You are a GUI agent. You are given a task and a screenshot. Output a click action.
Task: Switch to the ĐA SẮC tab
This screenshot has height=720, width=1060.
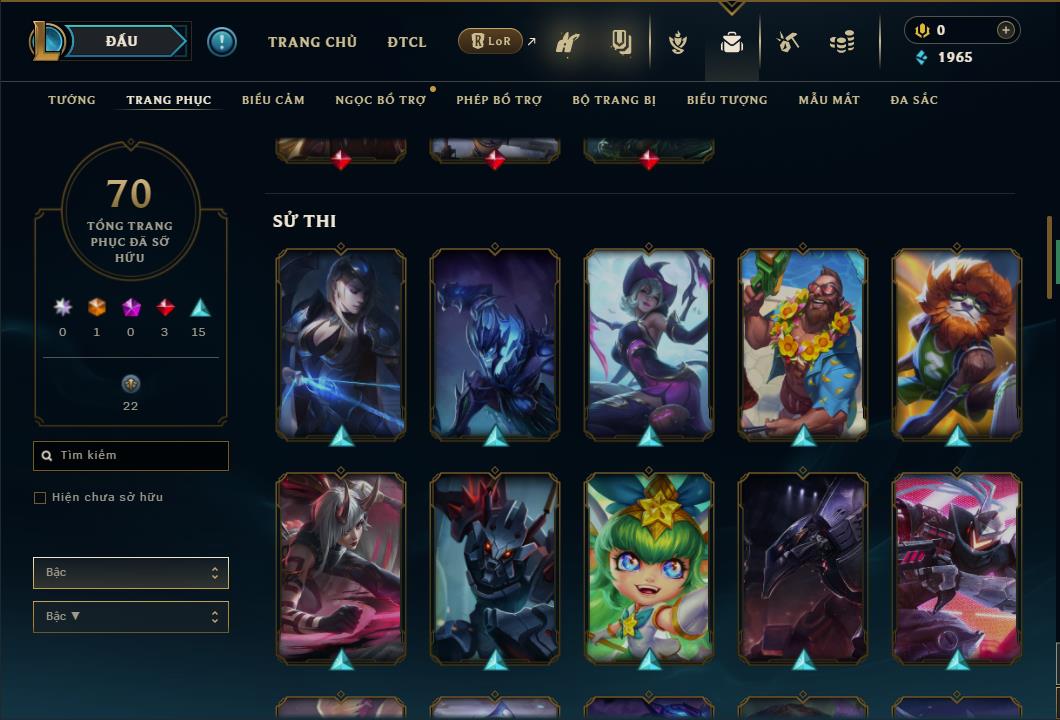[x=914, y=100]
